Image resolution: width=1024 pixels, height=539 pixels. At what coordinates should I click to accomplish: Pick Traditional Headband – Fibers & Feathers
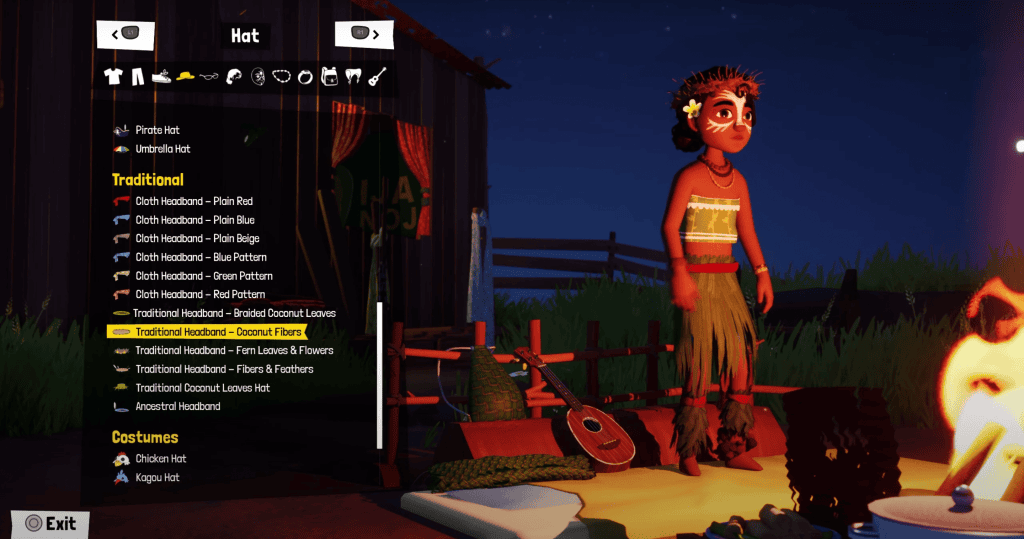224,369
